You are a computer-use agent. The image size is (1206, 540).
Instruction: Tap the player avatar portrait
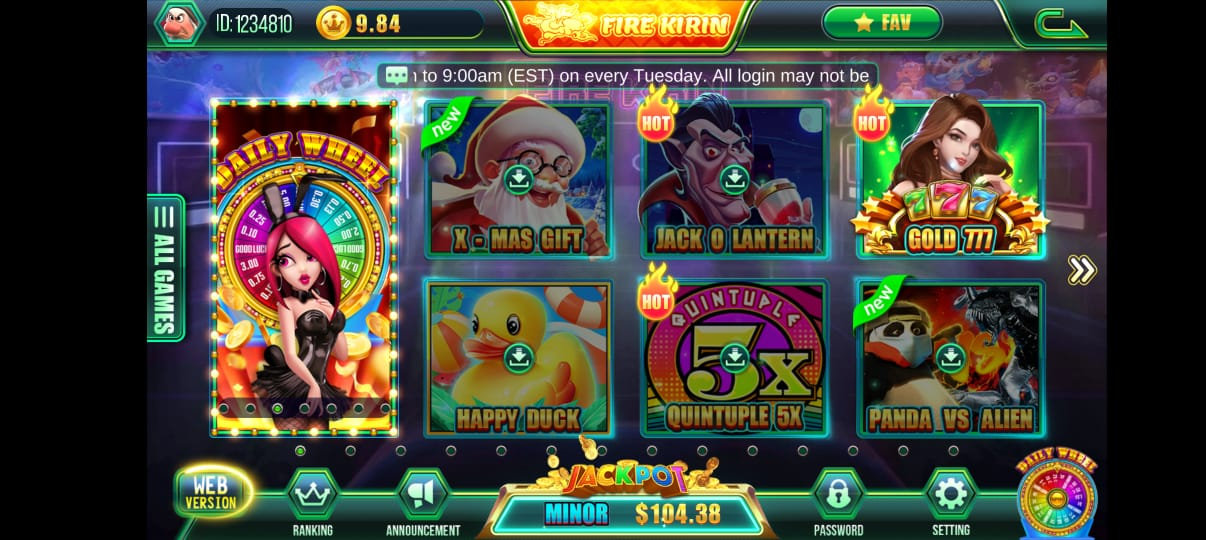click(x=179, y=22)
